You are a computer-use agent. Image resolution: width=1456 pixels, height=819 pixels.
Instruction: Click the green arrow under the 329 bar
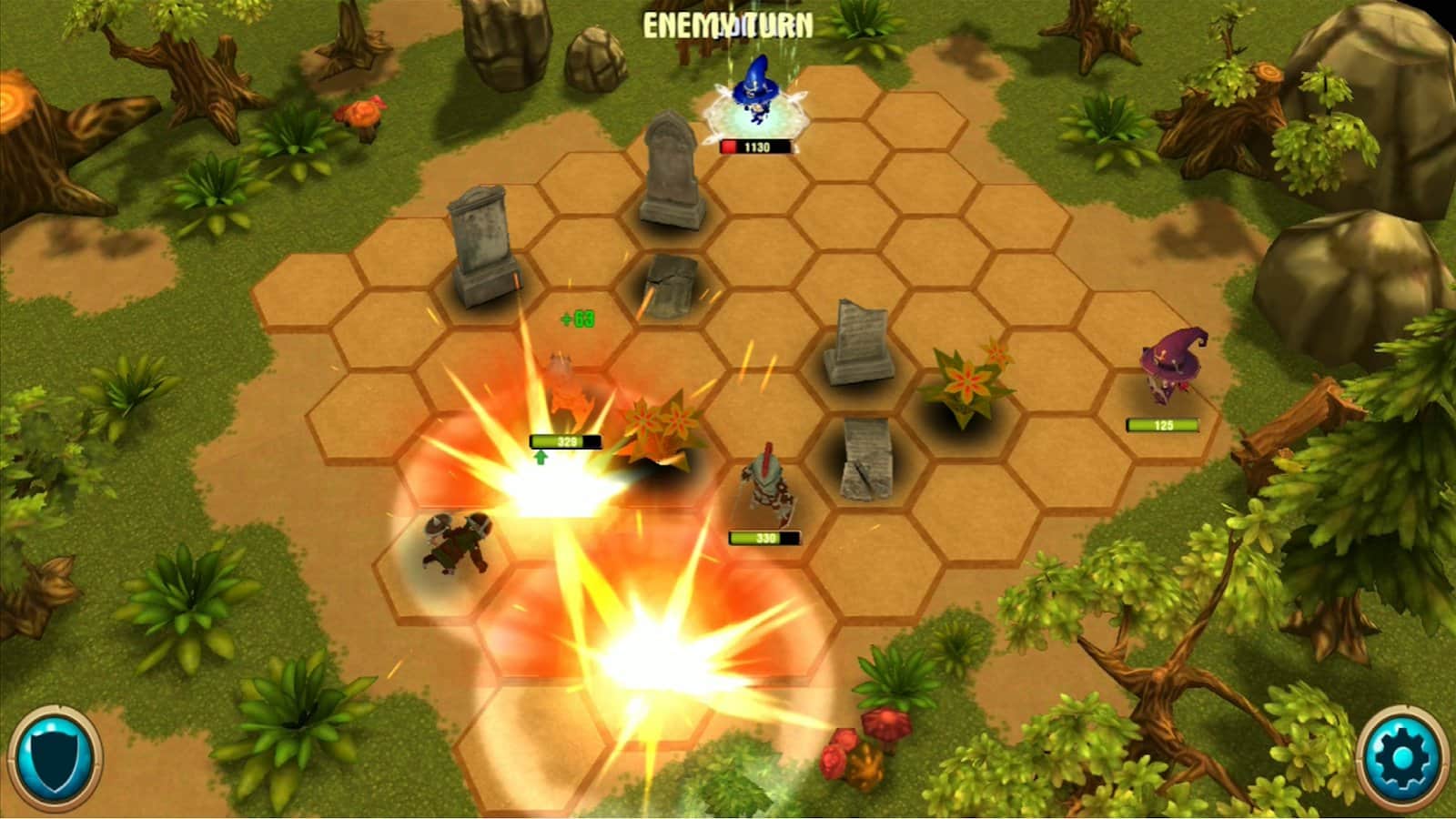(539, 460)
